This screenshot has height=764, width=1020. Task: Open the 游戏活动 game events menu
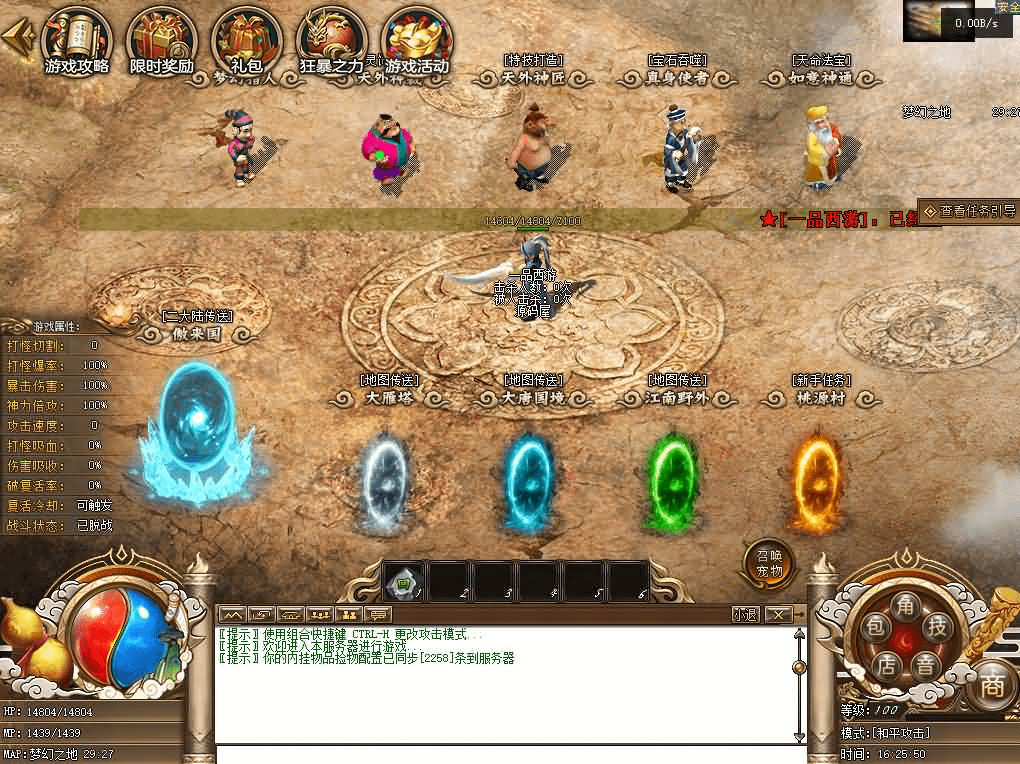pos(417,42)
